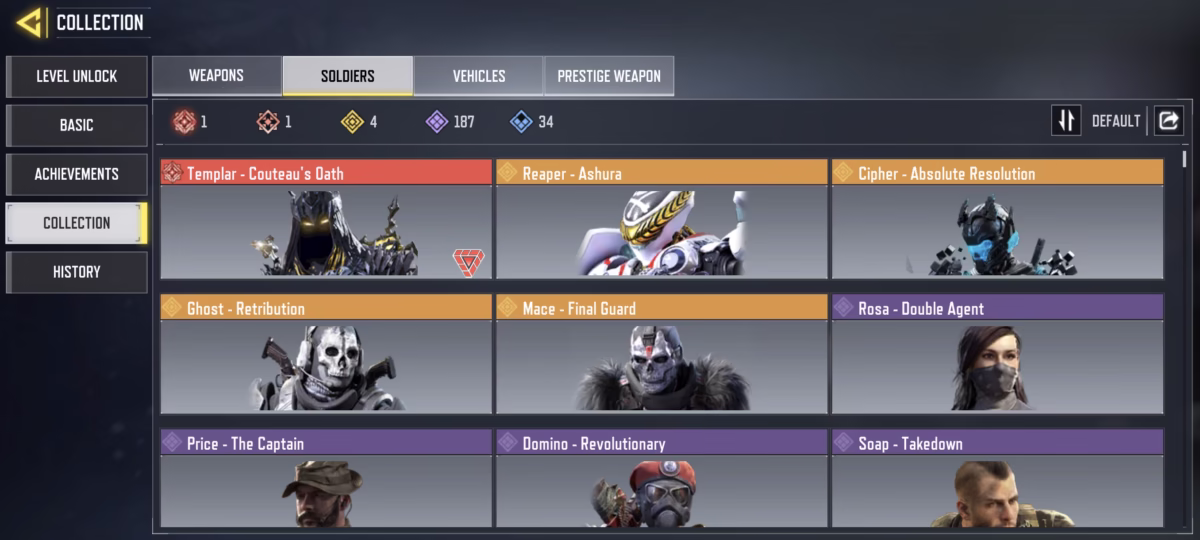Choose the Reaper - Ashura skin
This screenshot has height=540, width=1200.
pyautogui.click(x=661, y=219)
